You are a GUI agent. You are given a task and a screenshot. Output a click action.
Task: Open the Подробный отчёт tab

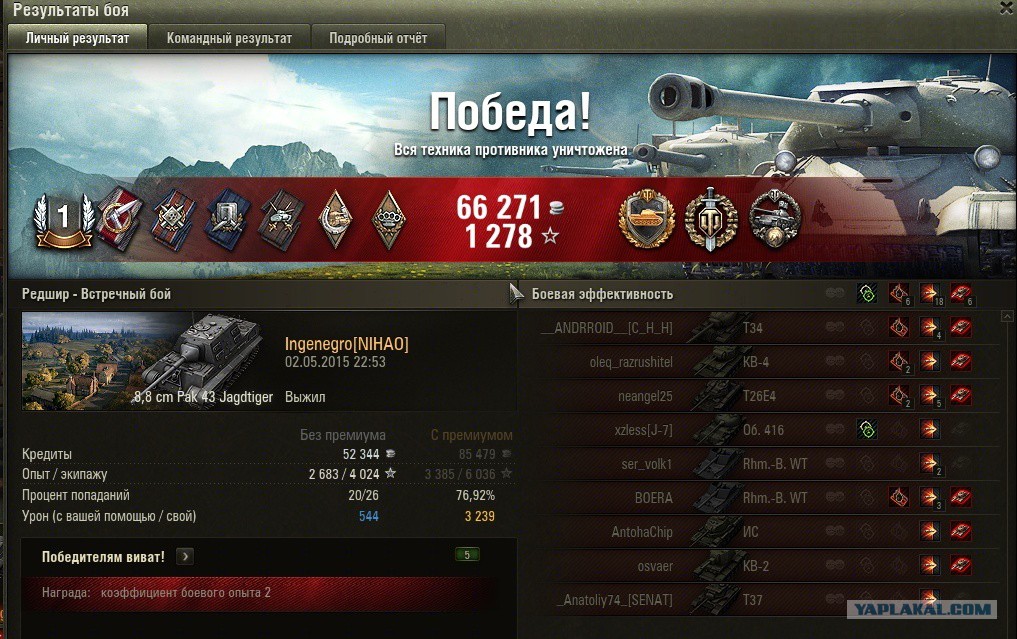pos(378,38)
